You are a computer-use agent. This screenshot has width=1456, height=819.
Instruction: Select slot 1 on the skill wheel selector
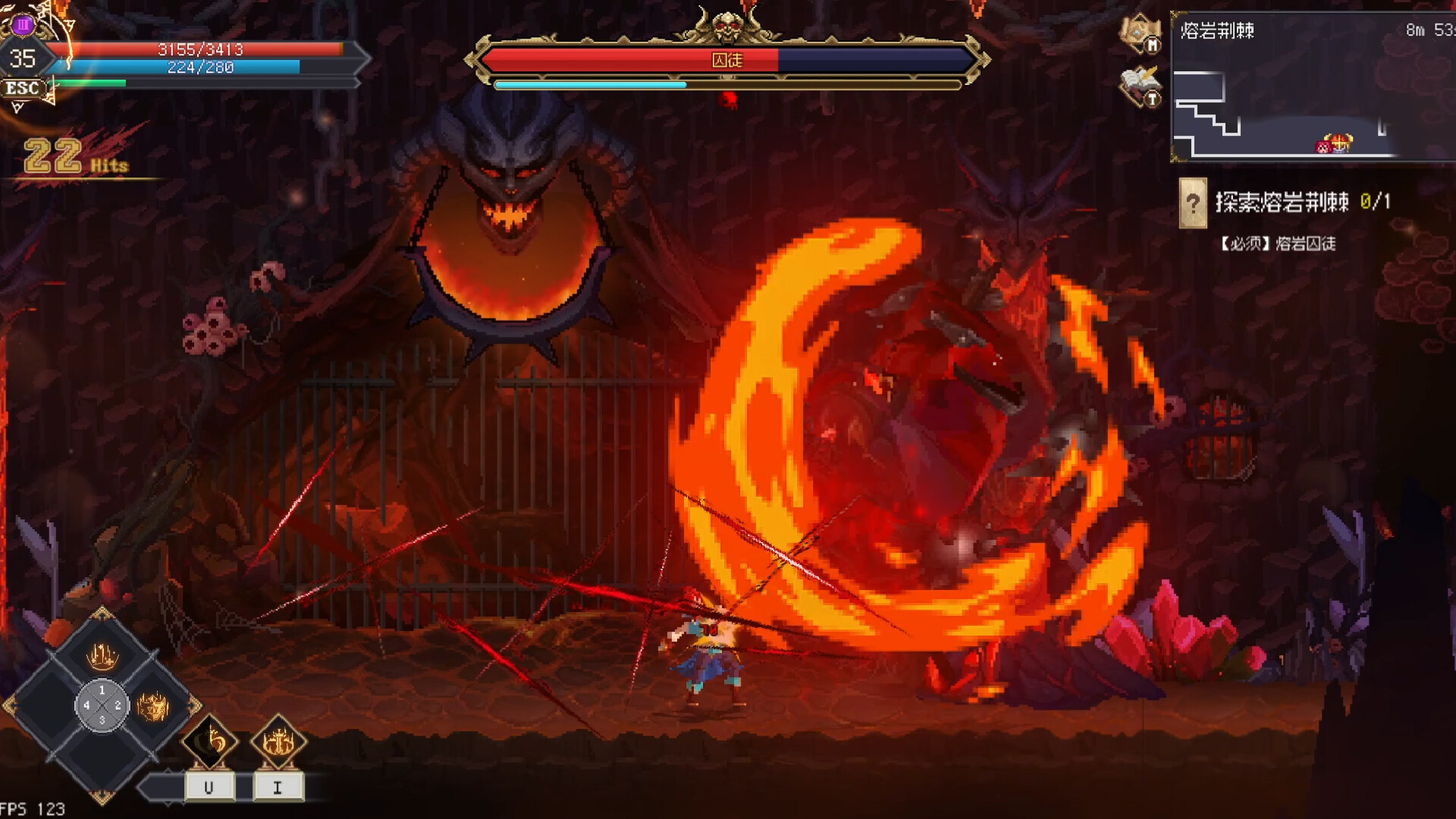pos(102,690)
